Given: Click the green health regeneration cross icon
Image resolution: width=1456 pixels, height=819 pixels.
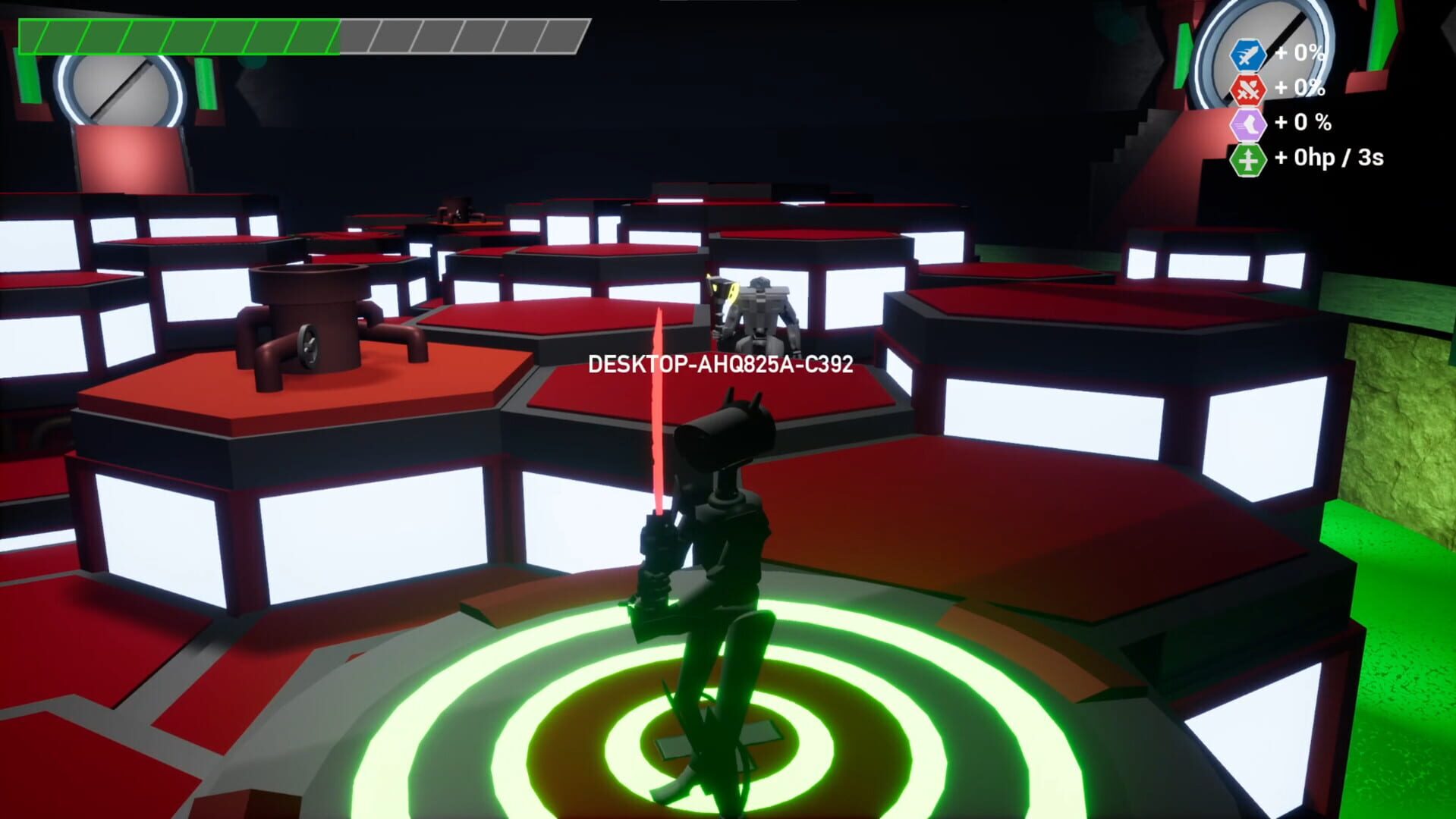Looking at the screenshot, I should pos(1249,159).
